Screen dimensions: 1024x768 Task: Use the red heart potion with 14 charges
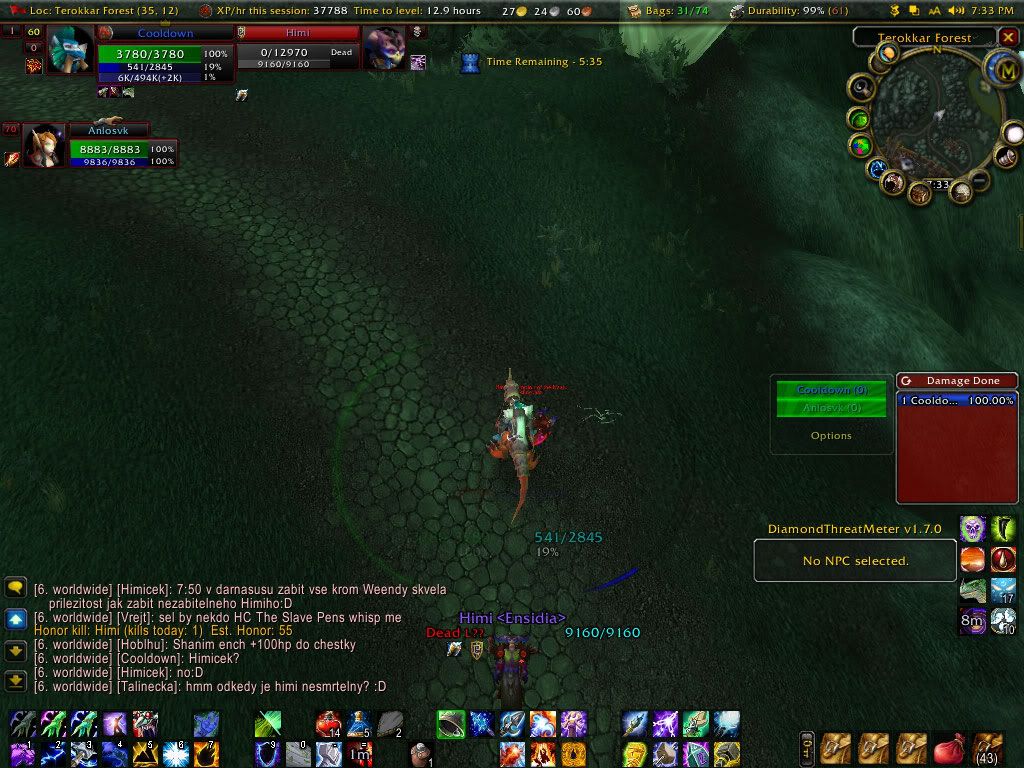[x=329, y=724]
